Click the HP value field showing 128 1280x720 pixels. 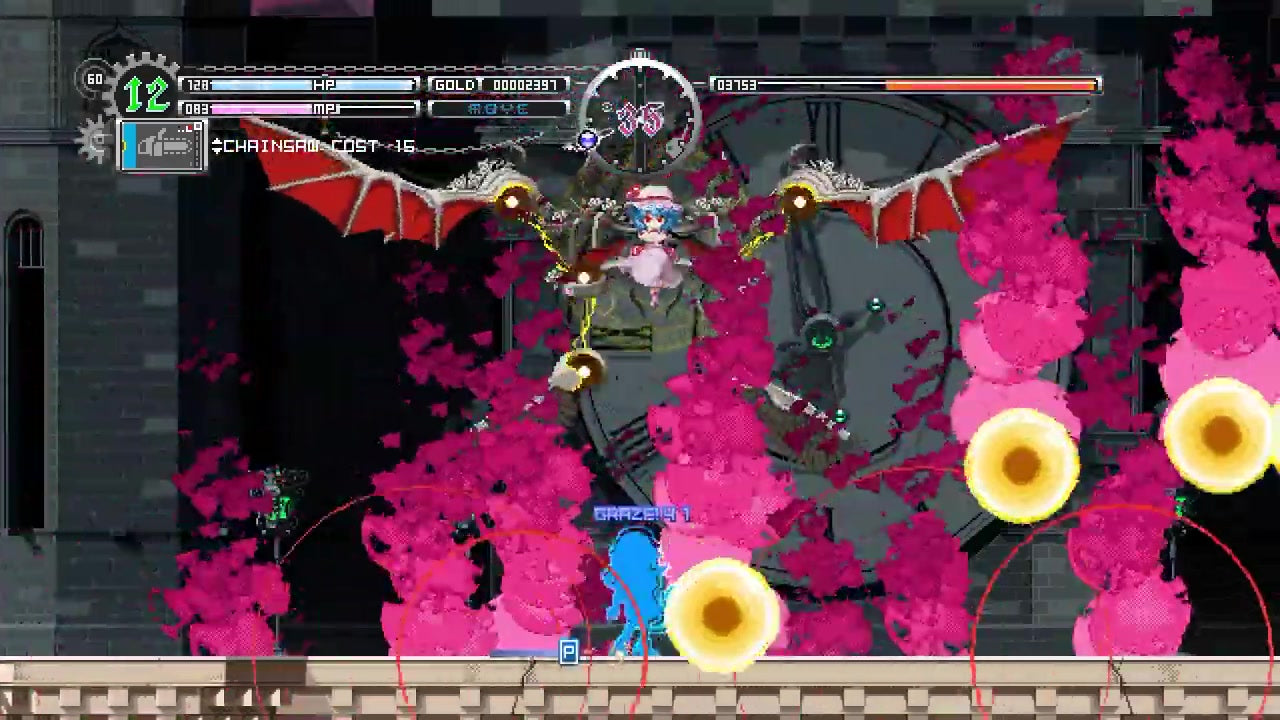[197, 84]
